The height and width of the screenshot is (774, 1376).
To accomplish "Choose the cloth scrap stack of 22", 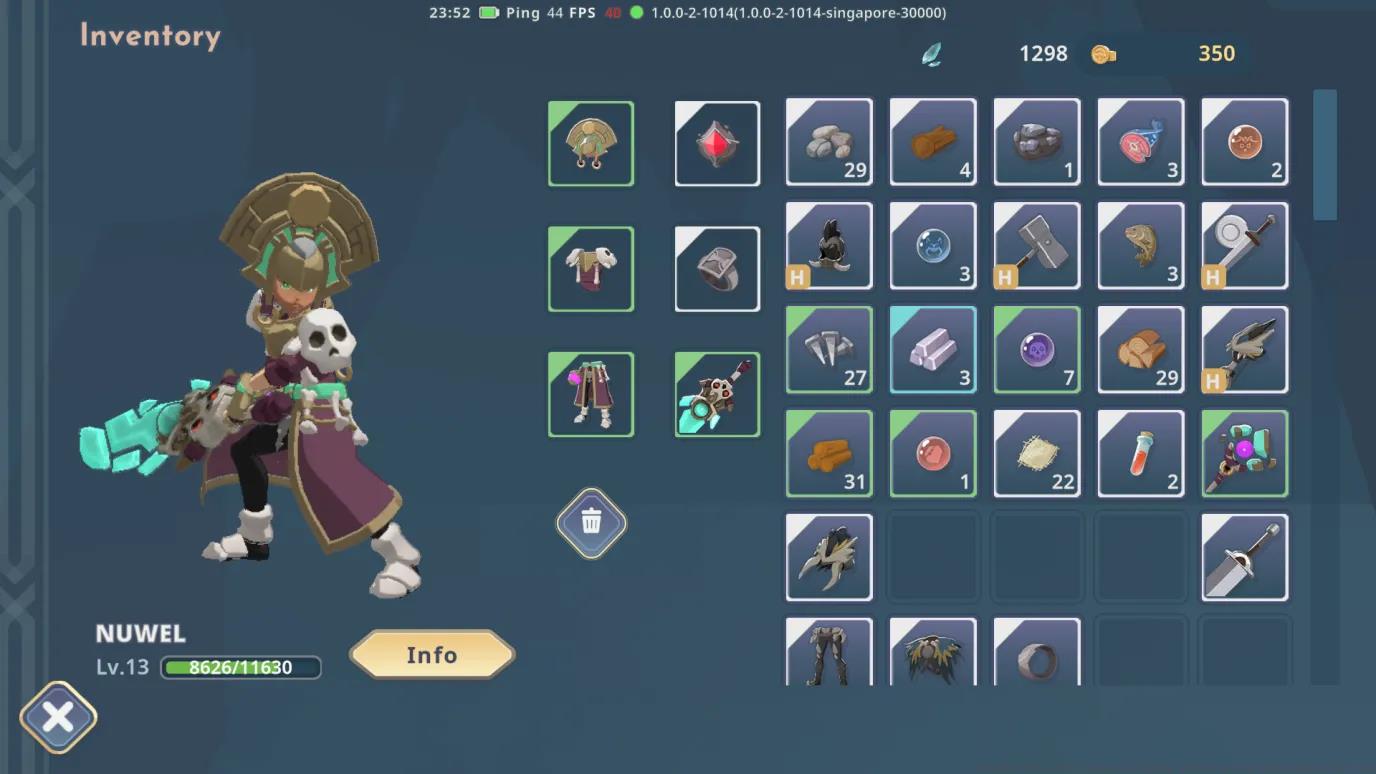I will click(1037, 454).
